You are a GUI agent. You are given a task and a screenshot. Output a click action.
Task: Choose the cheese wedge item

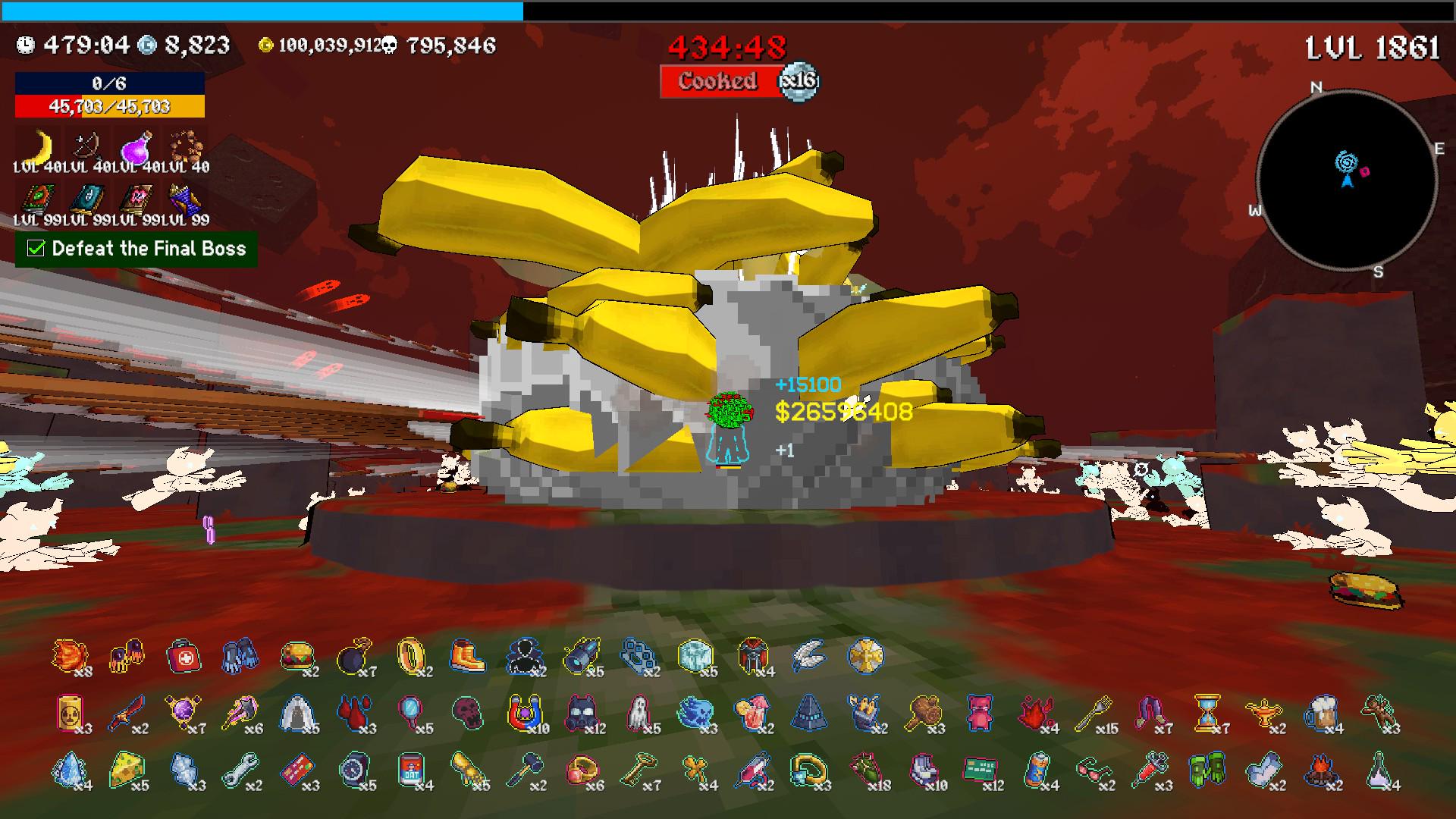[127, 770]
